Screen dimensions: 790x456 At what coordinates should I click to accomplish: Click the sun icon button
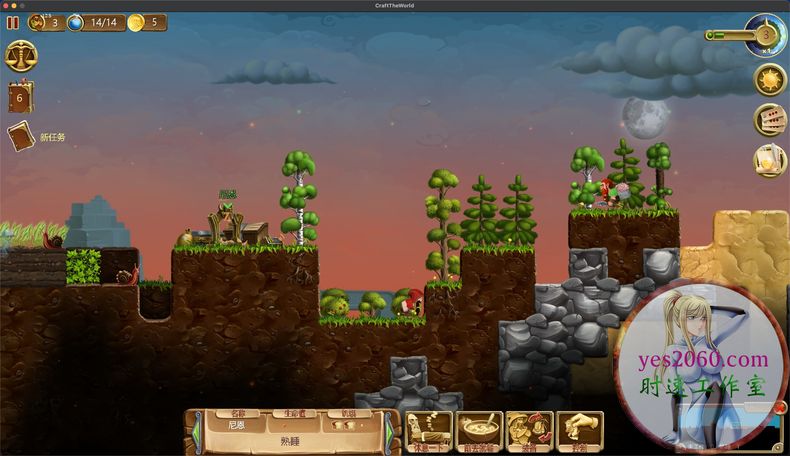tap(770, 79)
